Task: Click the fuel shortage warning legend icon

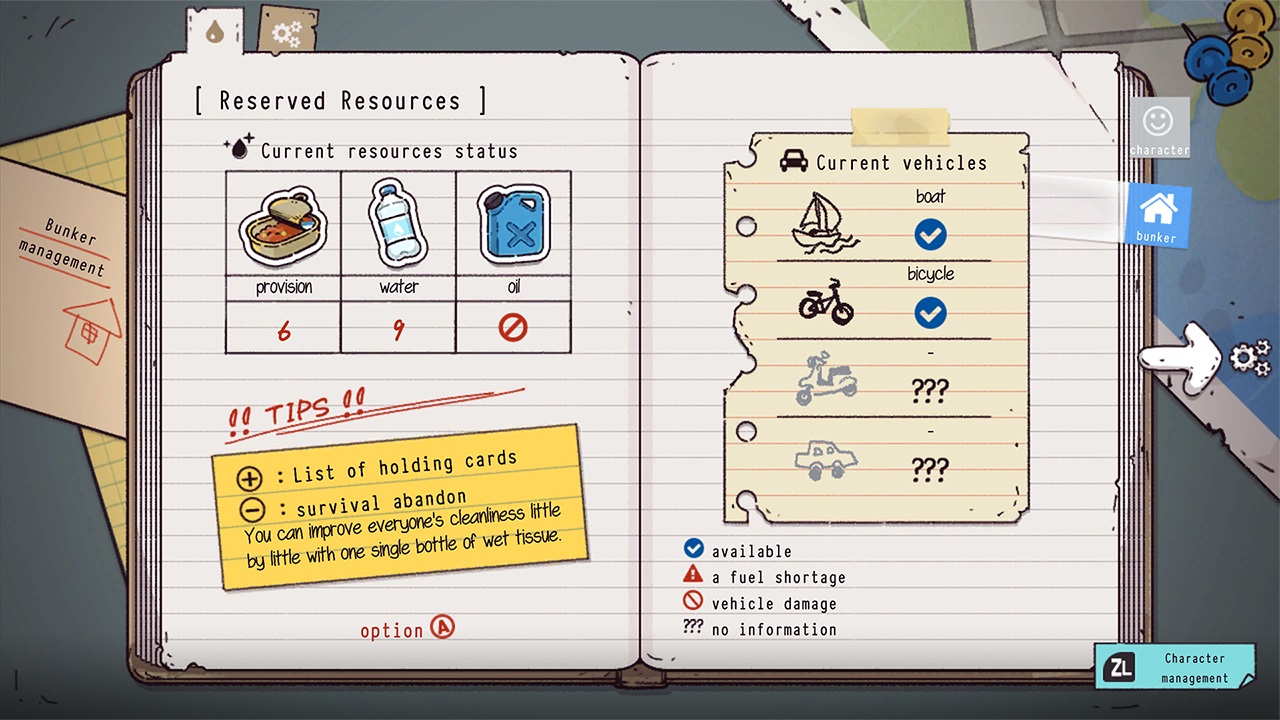Action: coord(693,575)
